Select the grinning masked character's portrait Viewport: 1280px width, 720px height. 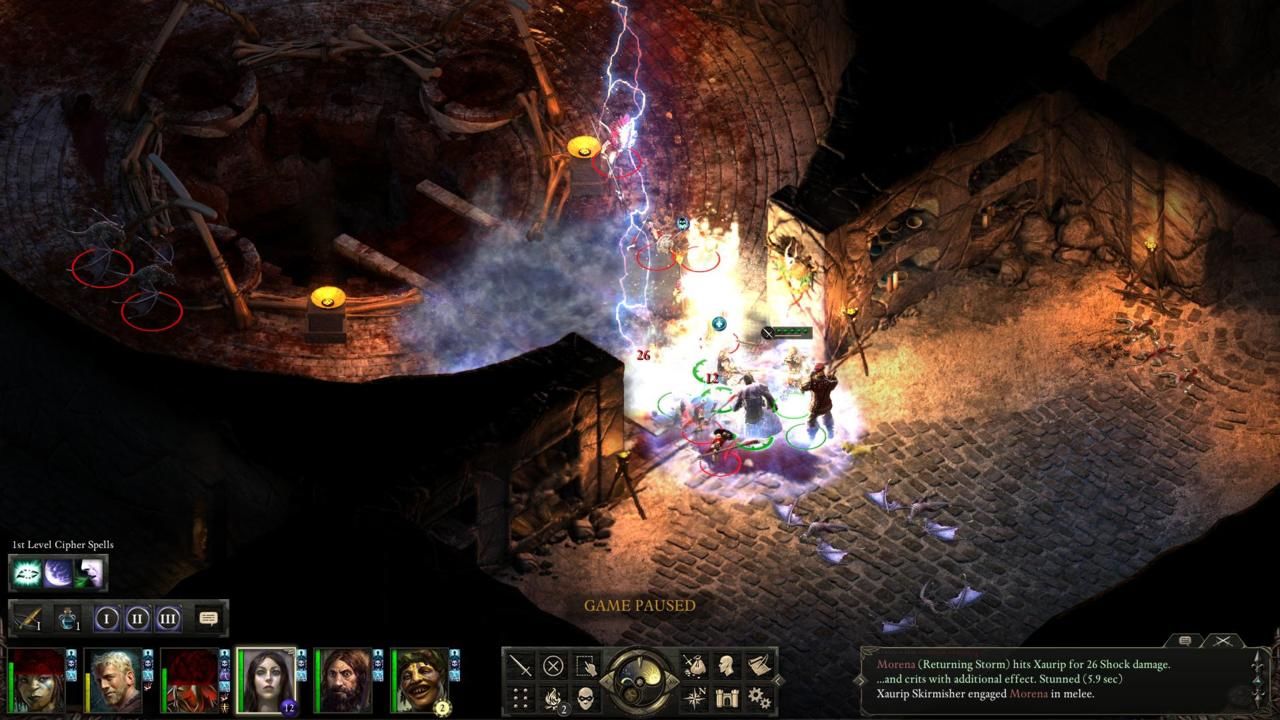pos(420,680)
